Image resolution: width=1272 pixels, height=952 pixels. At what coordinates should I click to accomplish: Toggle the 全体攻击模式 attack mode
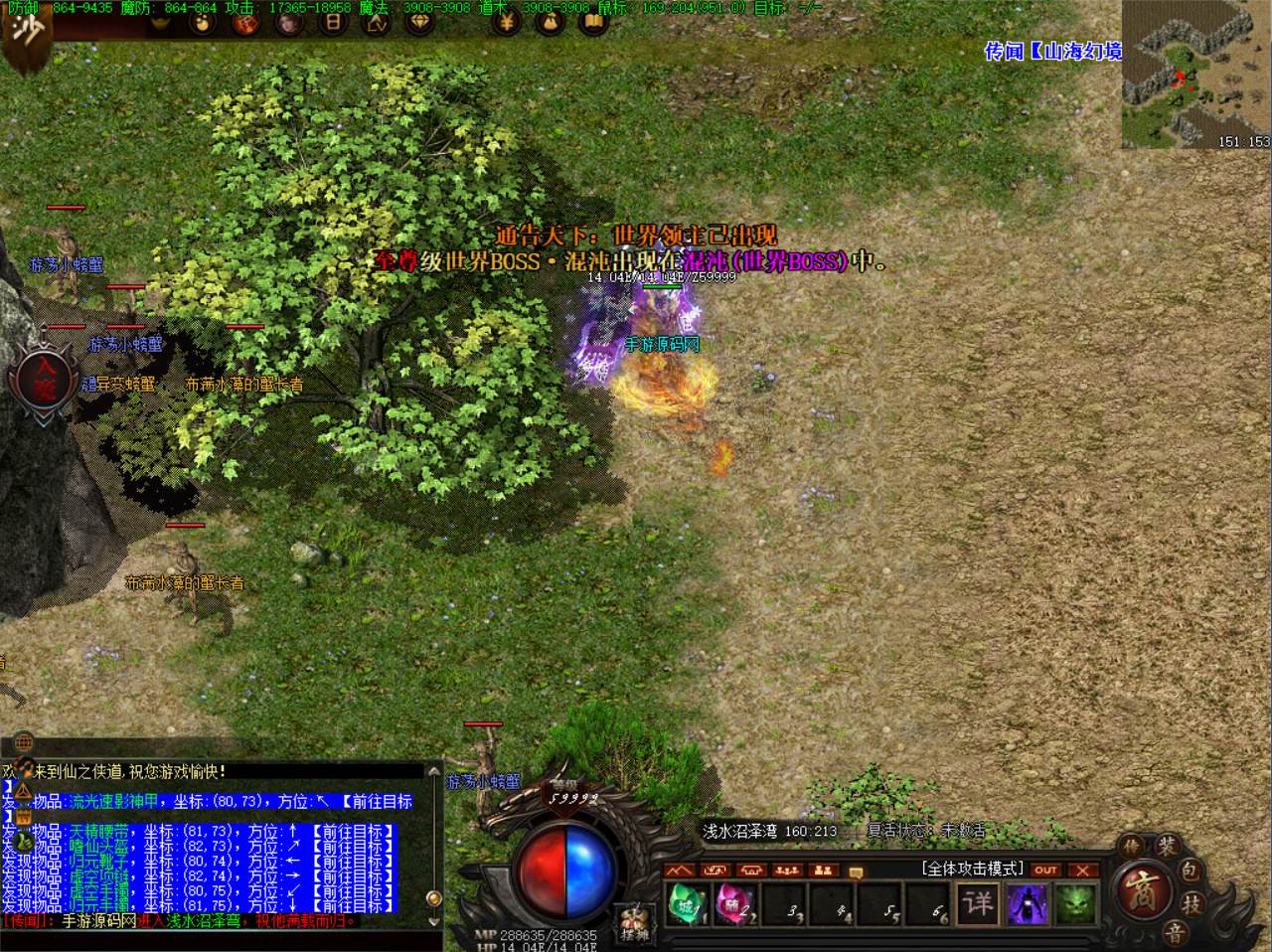click(973, 869)
